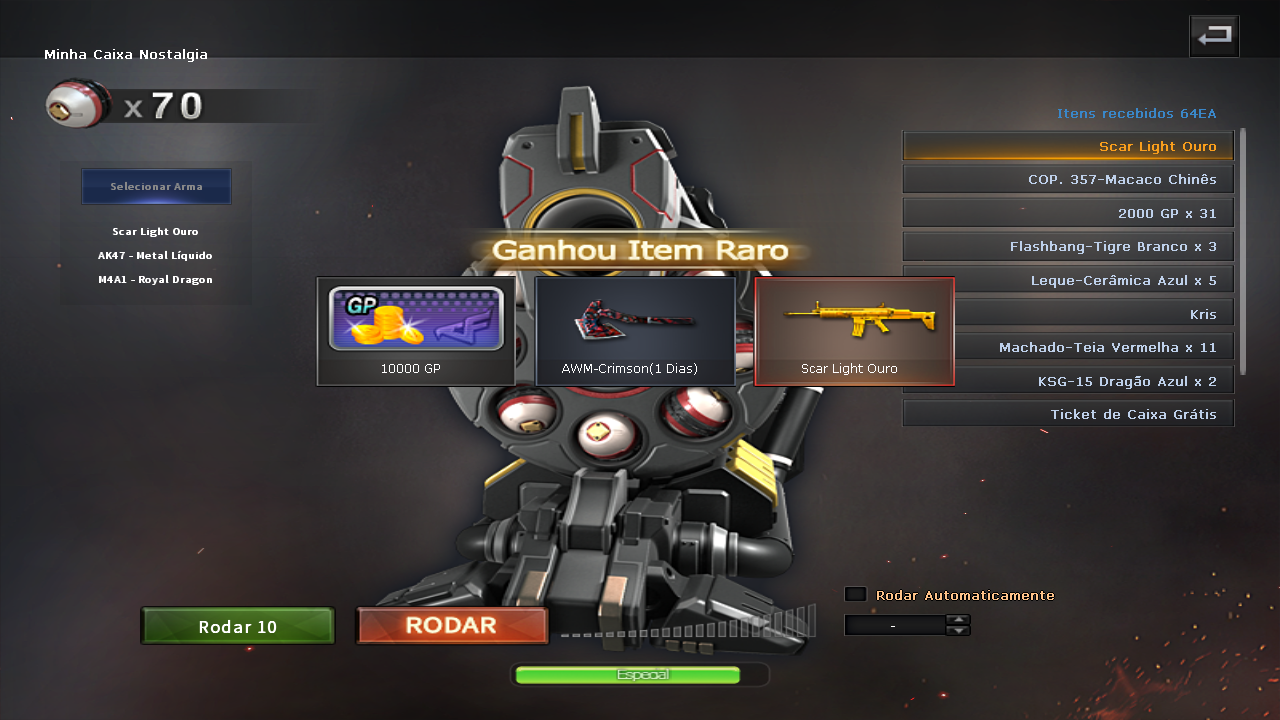Choose Scar Light Ouro in received items list
The height and width of the screenshot is (720, 1280).
1068,146
